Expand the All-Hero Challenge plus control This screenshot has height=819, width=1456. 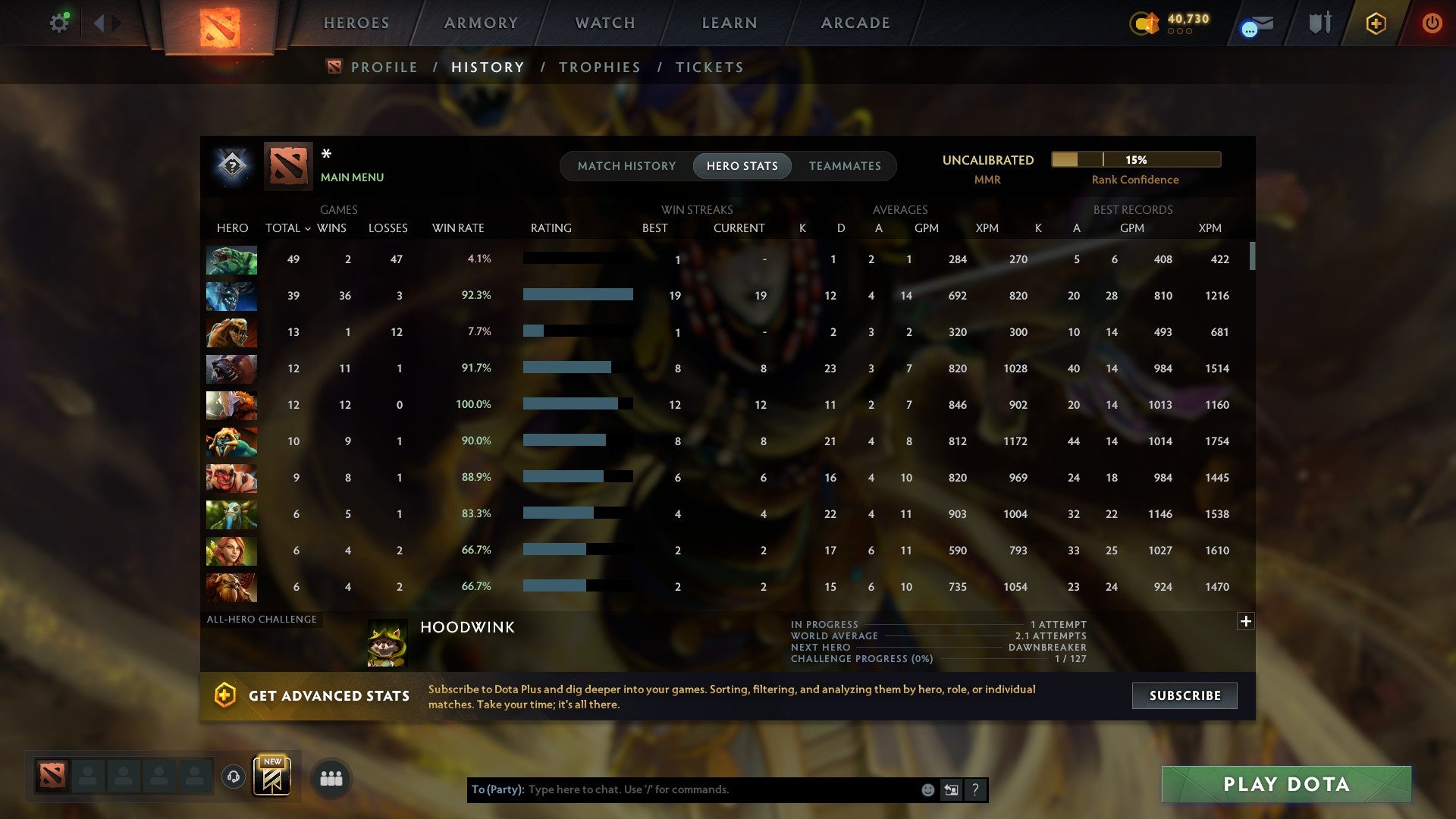click(1246, 621)
